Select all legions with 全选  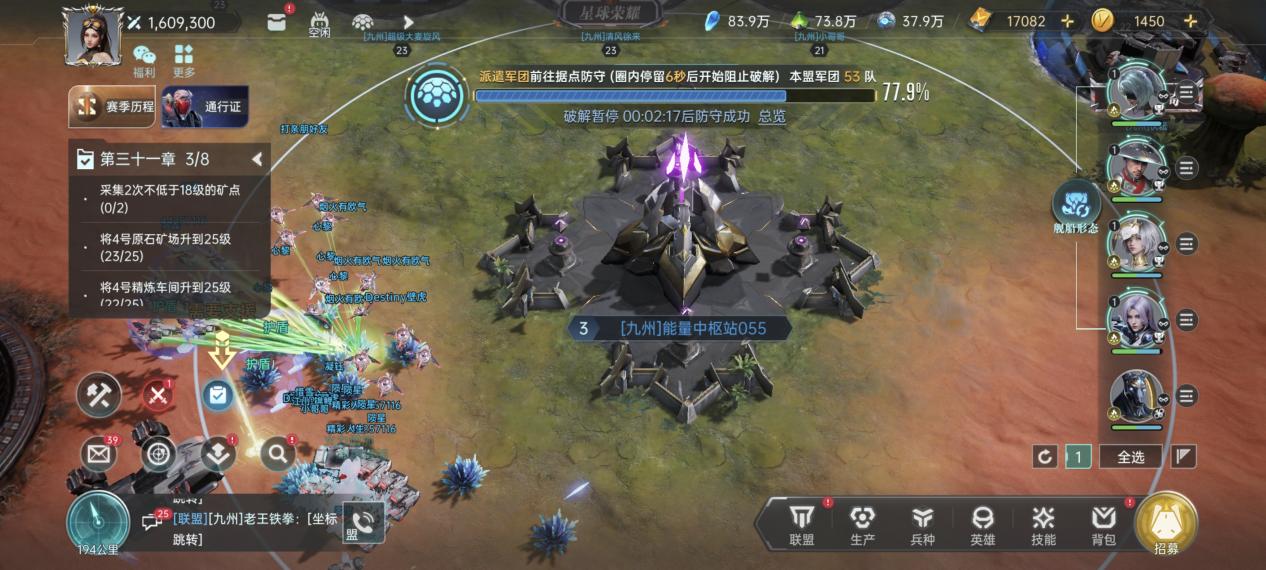tap(1130, 456)
